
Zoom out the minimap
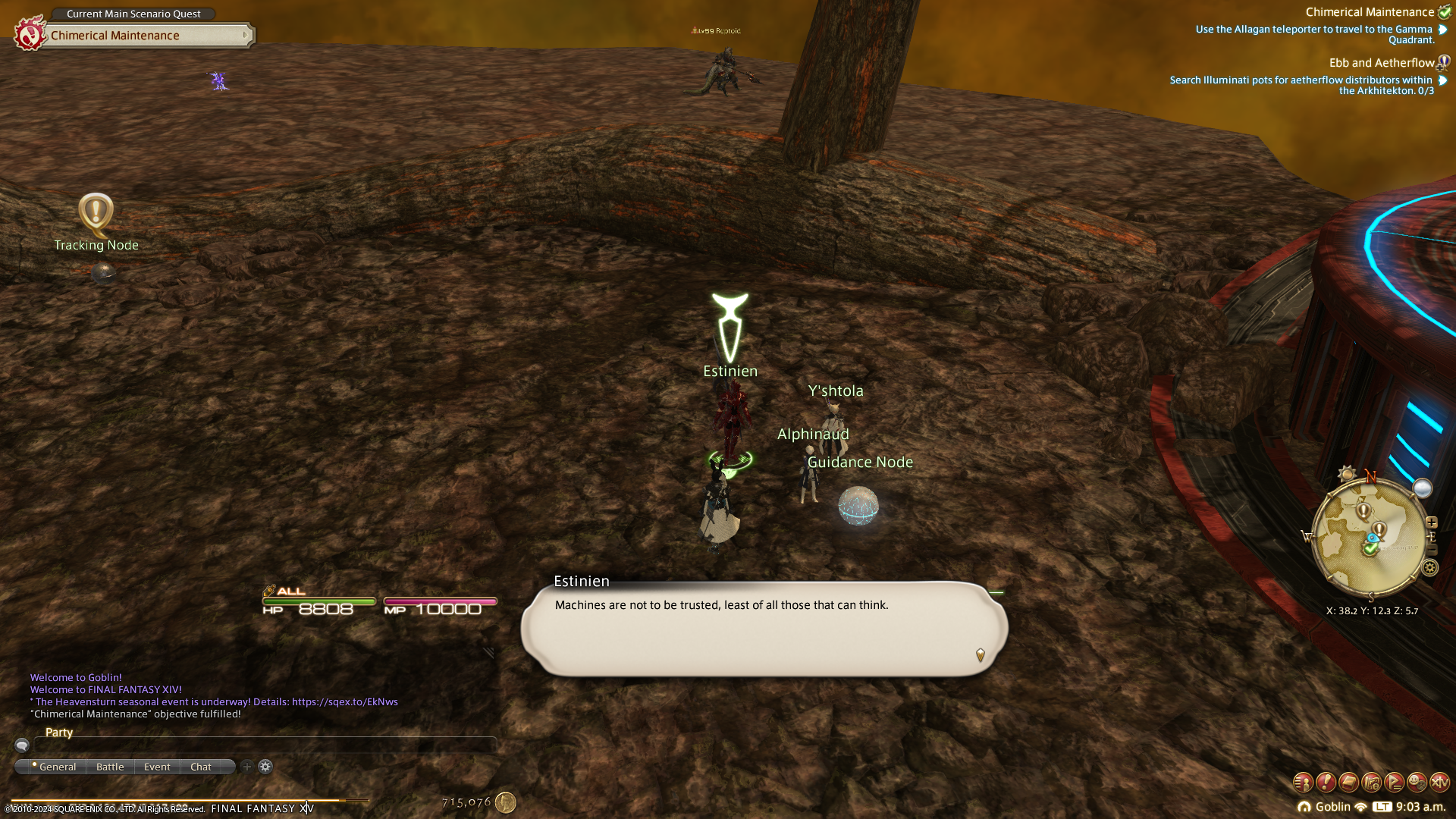pyautogui.click(x=1432, y=549)
